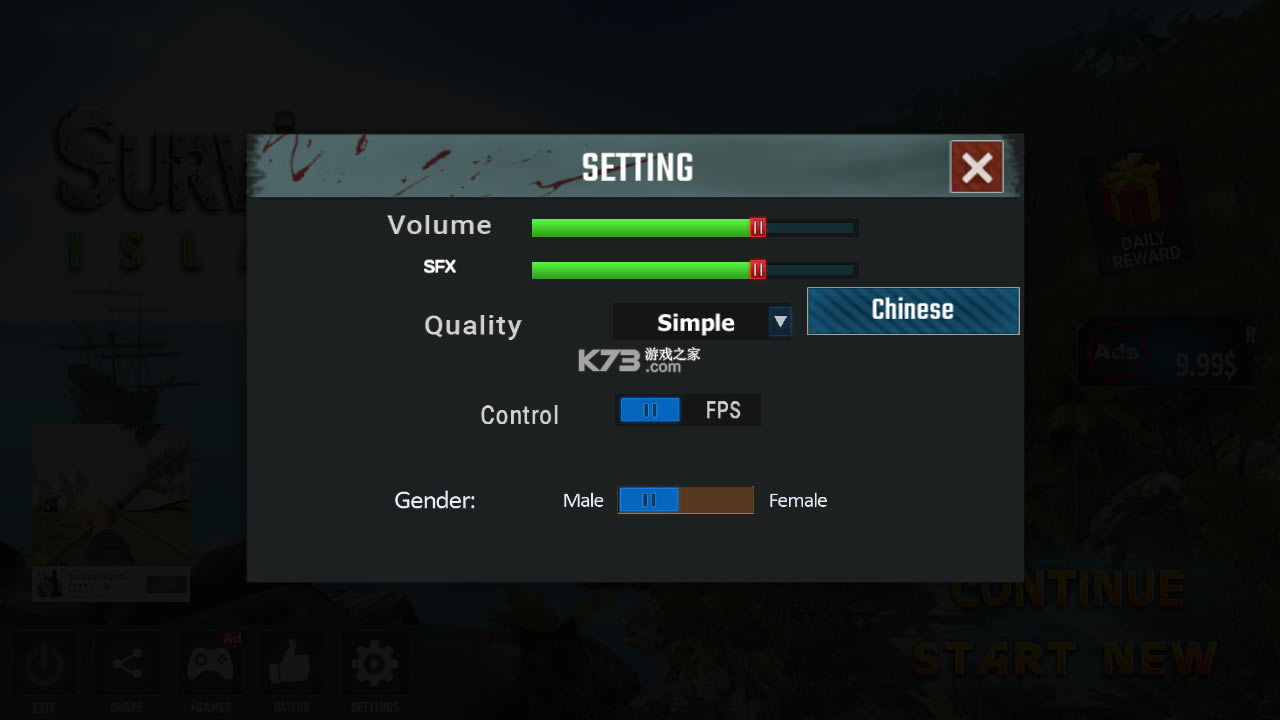This screenshot has width=1280, height=720.
Task: Toggle the FPS control switch back
Action: [649, 409]
